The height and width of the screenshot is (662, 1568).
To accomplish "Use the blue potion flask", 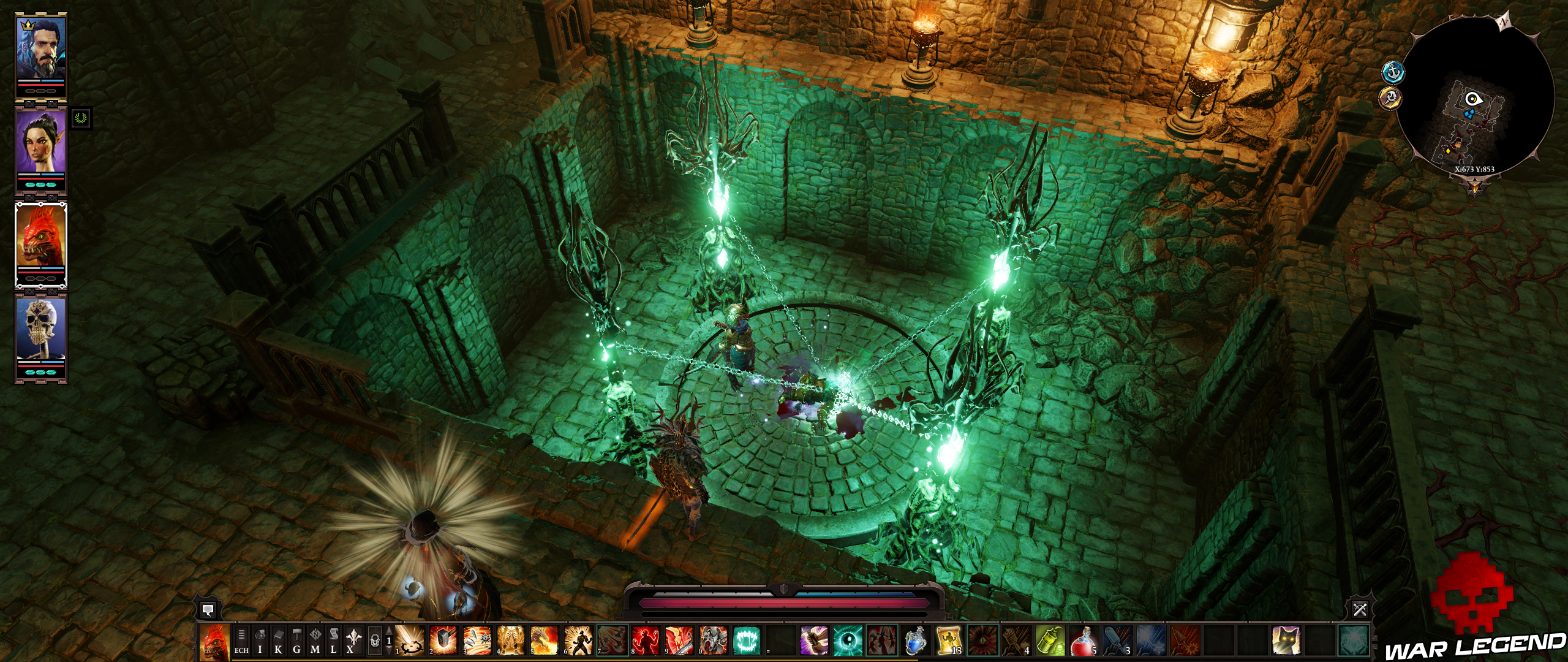I will coord(915,641).
